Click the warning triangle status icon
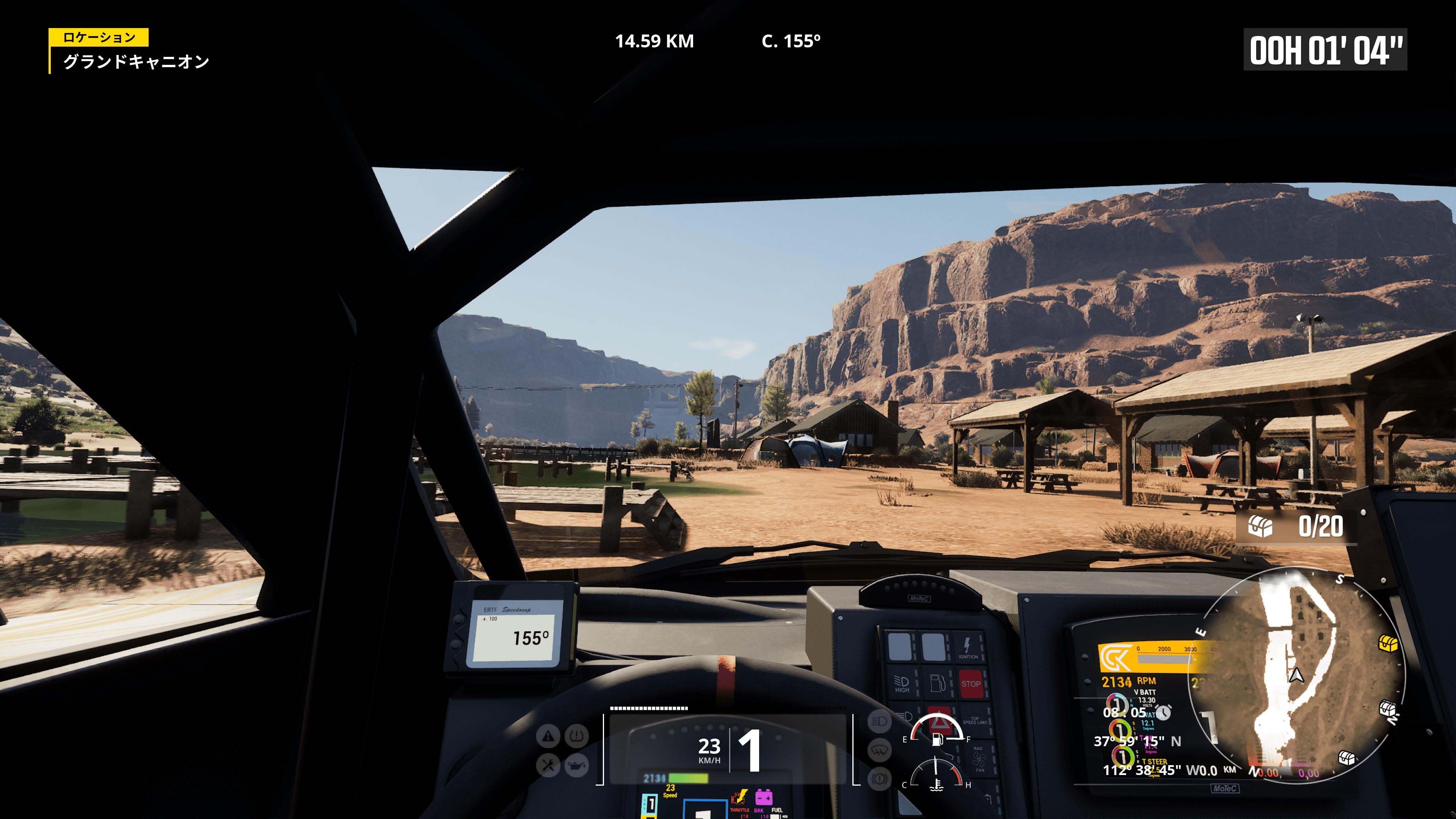This screenshot has height=819, width=1456. pos(548,736)
